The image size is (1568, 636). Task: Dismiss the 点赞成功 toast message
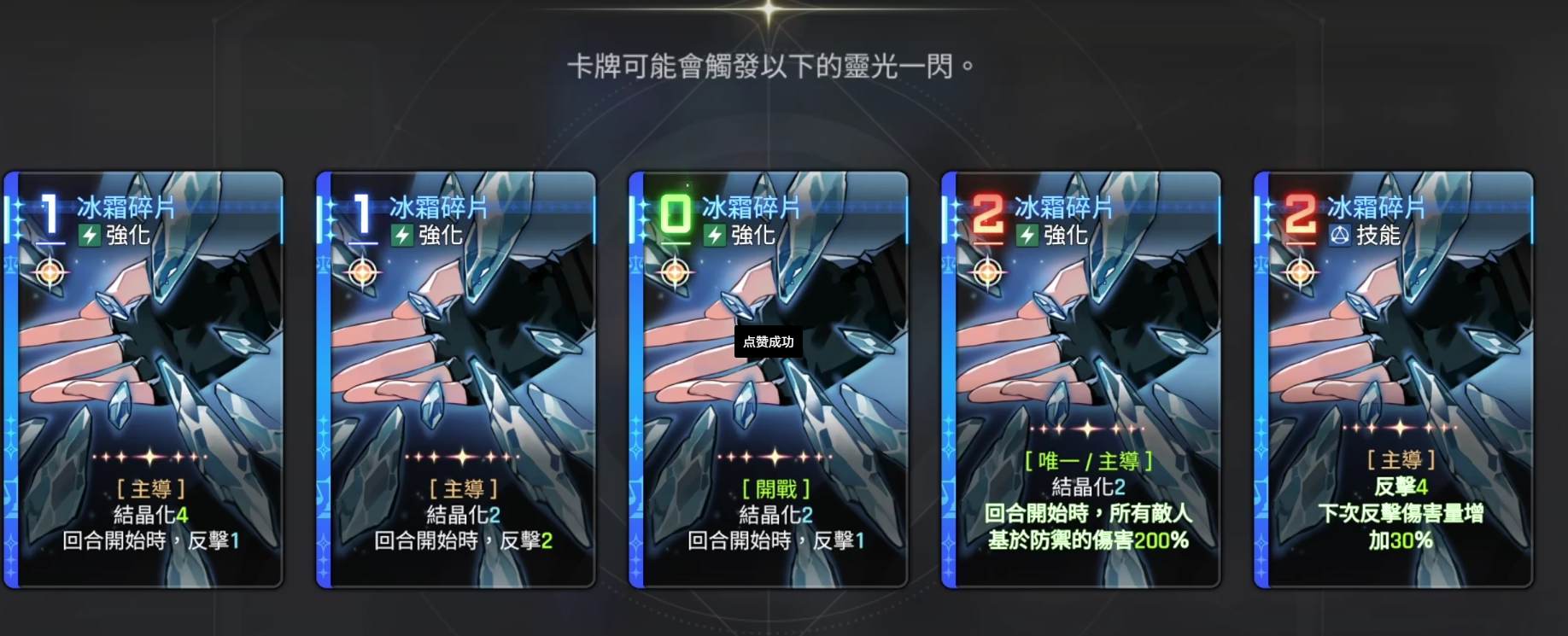767,341
